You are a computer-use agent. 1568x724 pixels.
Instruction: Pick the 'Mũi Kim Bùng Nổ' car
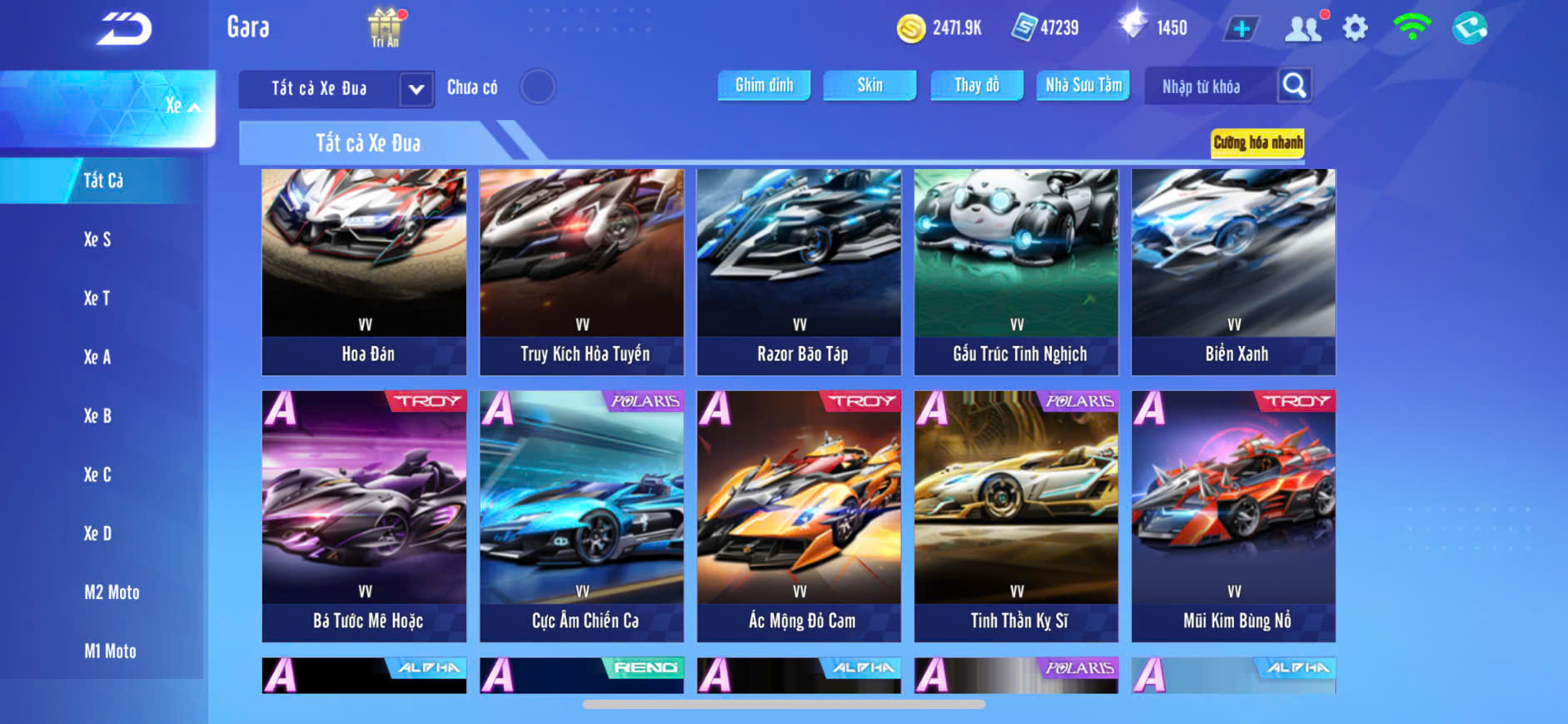click(x=1233, y=516)
